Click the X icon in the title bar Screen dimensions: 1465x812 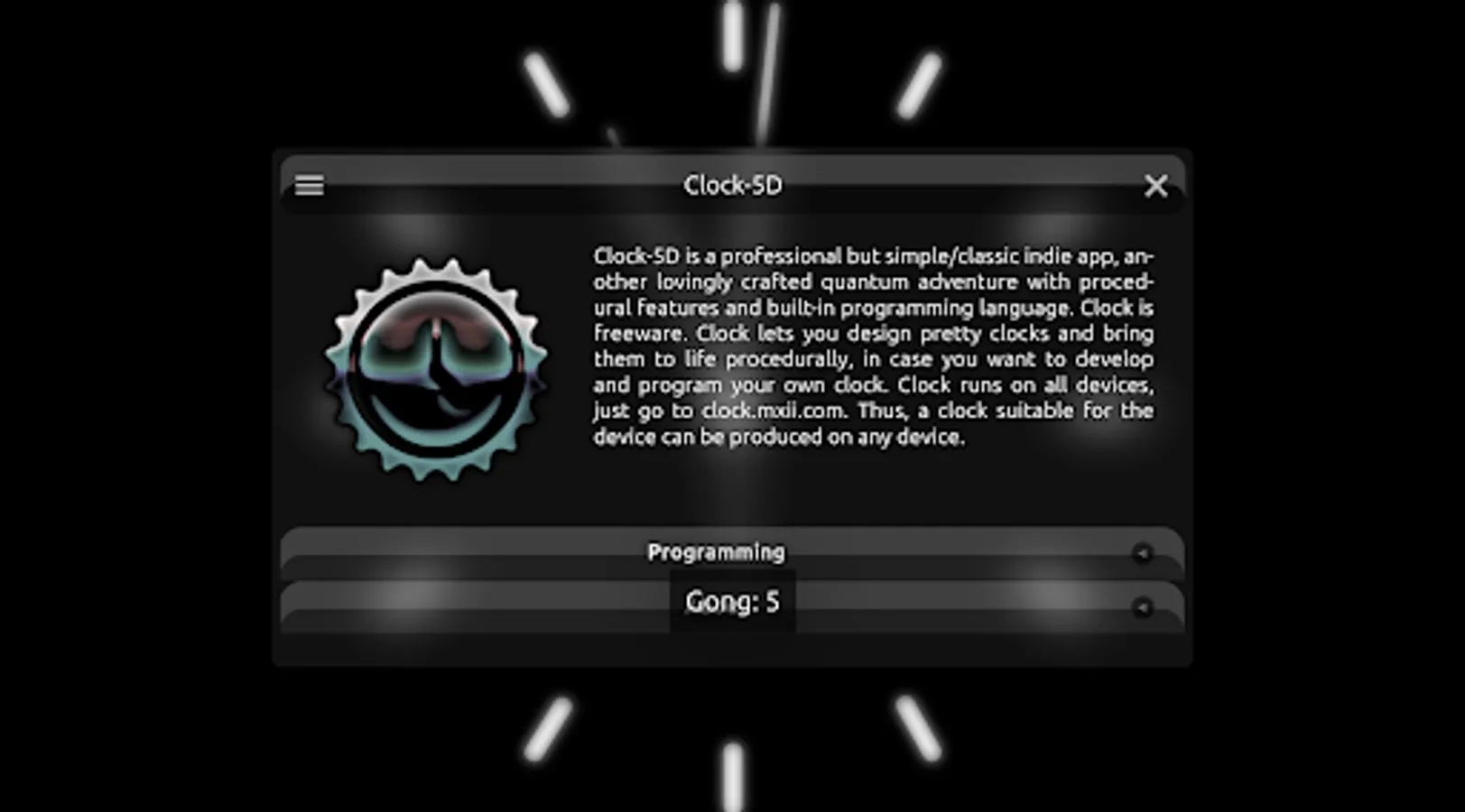coord(1156,186)
